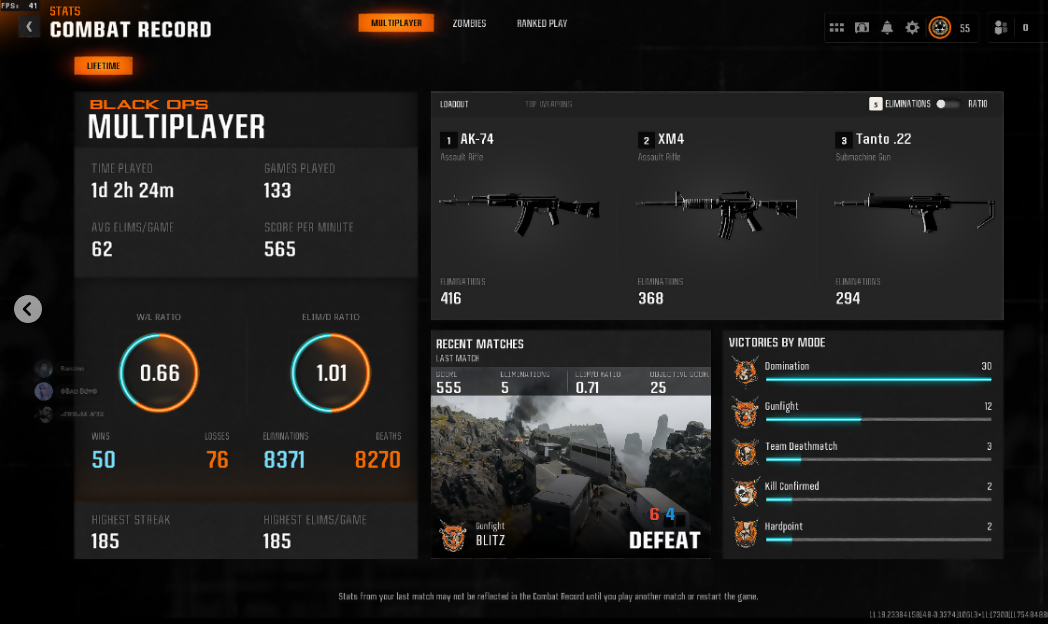Open the grid menu icon

click(x=837, y=28)
